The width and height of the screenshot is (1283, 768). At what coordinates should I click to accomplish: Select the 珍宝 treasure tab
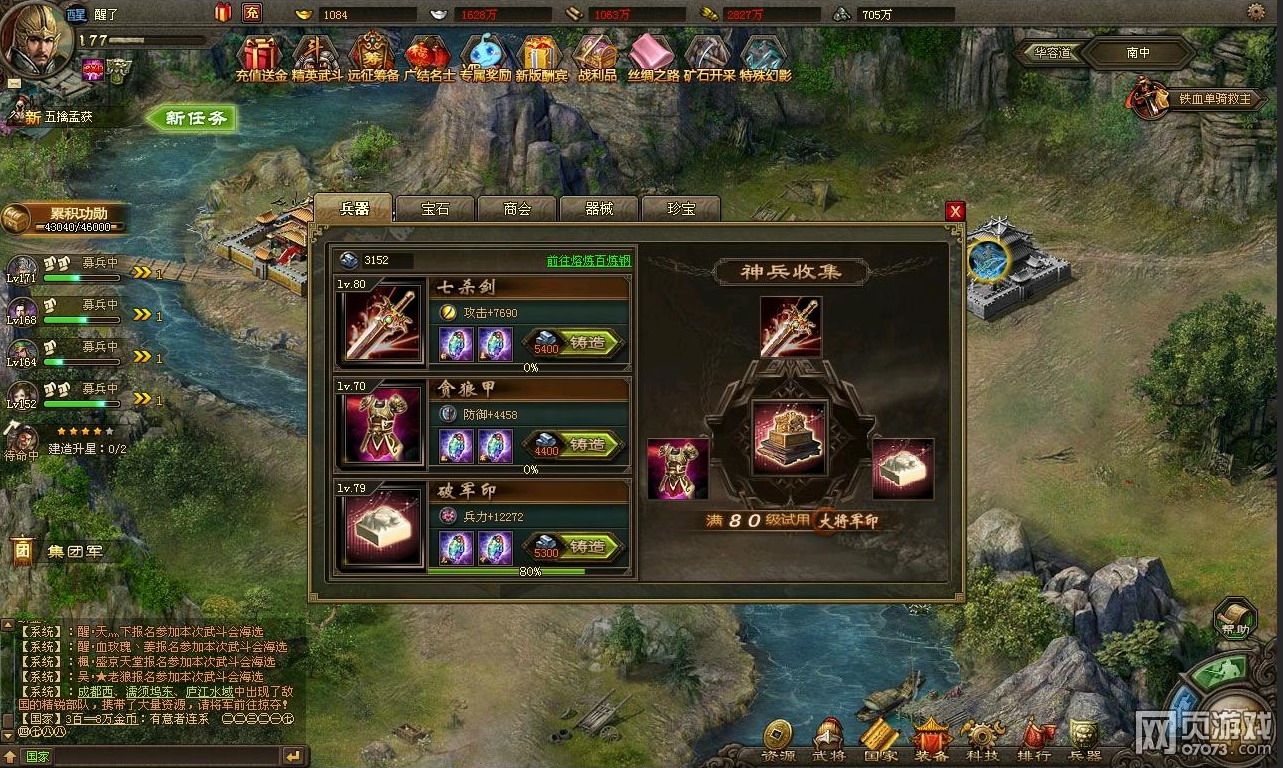point(681,208)
